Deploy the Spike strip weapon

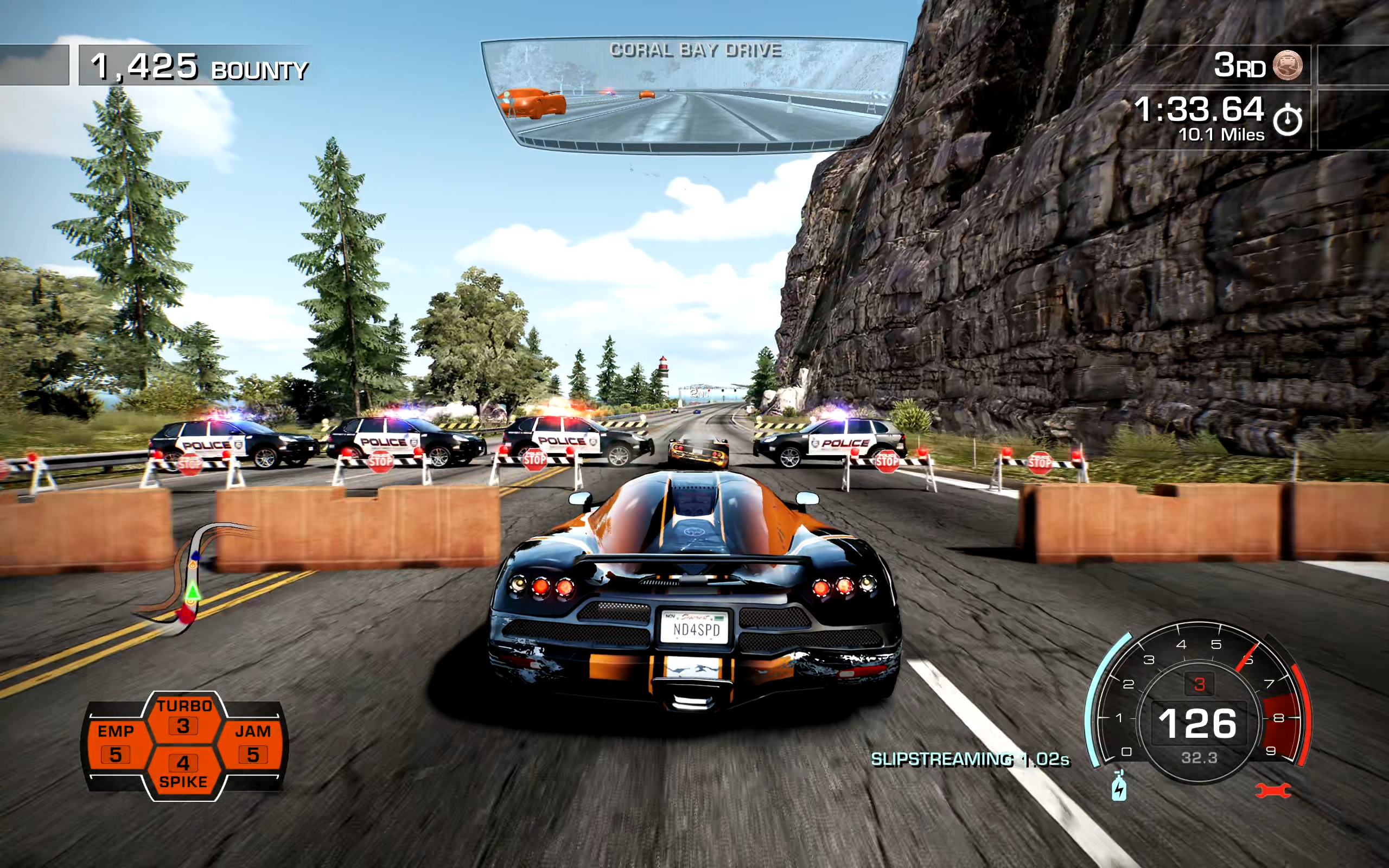coord(184,771)
